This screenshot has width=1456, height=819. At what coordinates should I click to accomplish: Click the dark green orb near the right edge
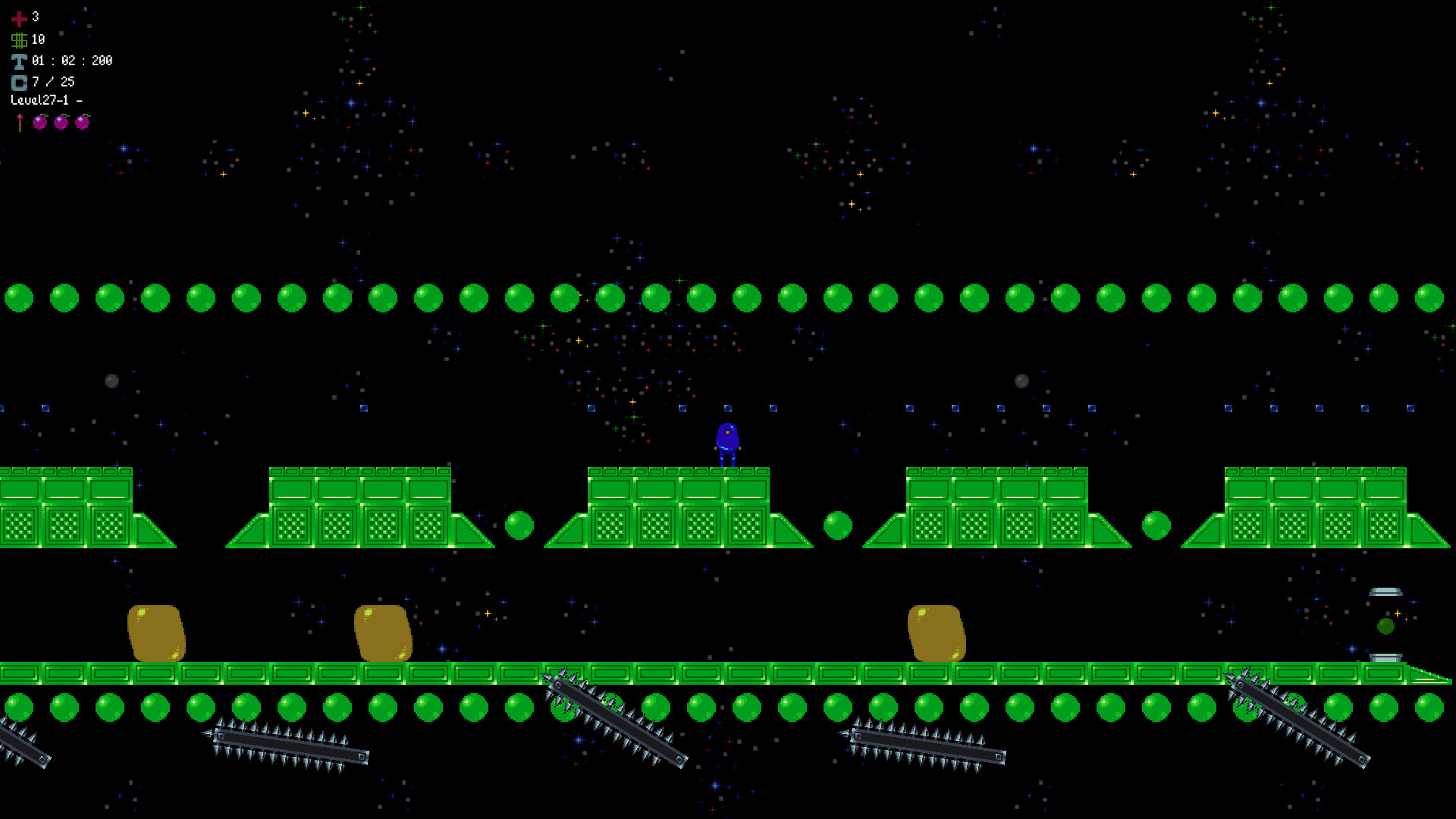1385,626
